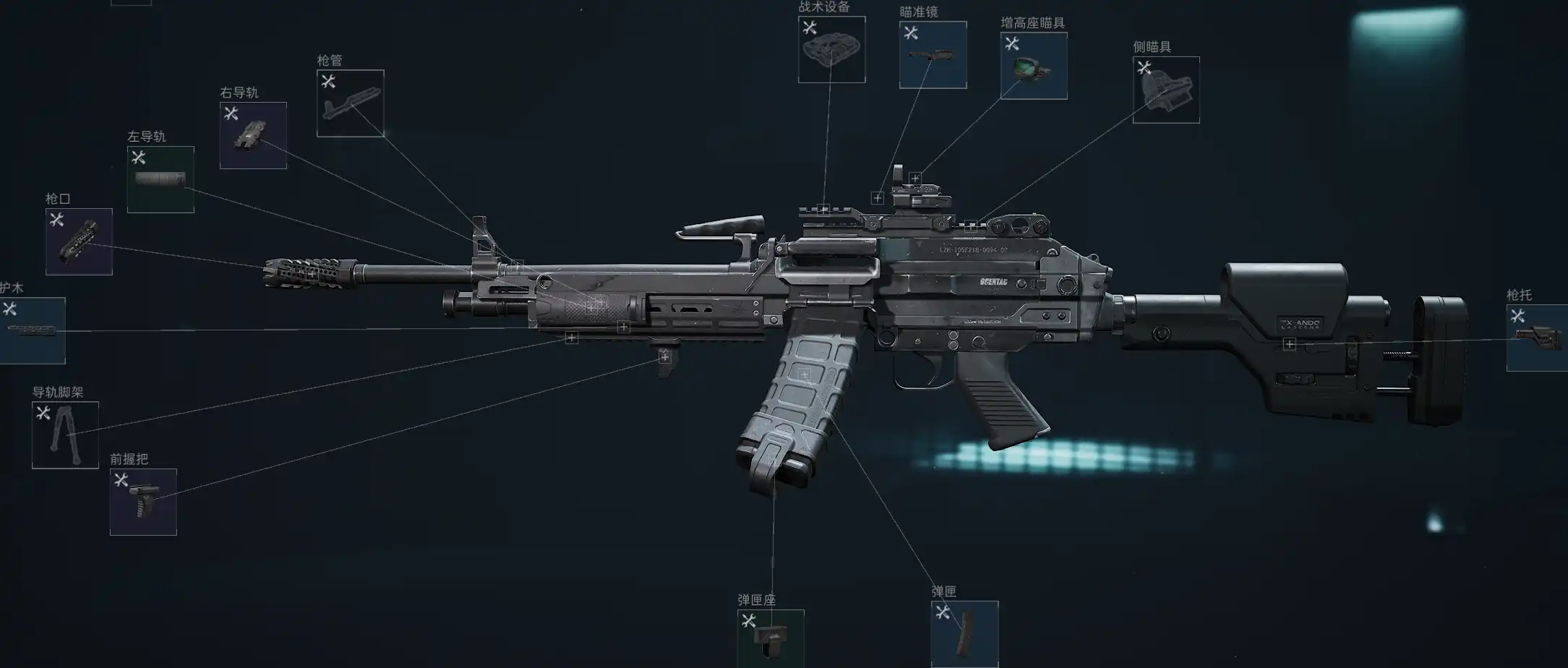Screen dimensions: 1568x668
Task: Choose the 弹匣座 magazine well slot
Action: pyautogui.click(x=771, y=639)
